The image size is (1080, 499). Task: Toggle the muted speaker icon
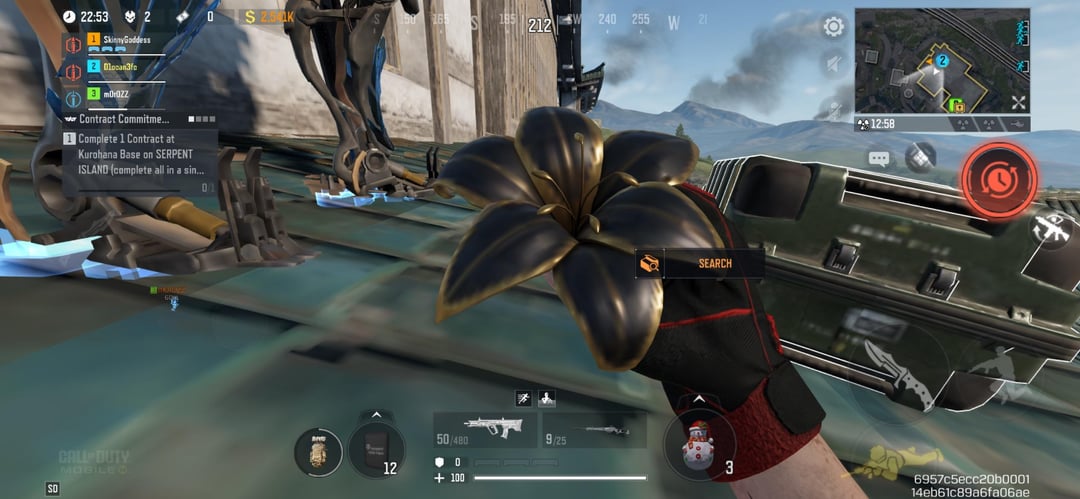coord(832,66)
